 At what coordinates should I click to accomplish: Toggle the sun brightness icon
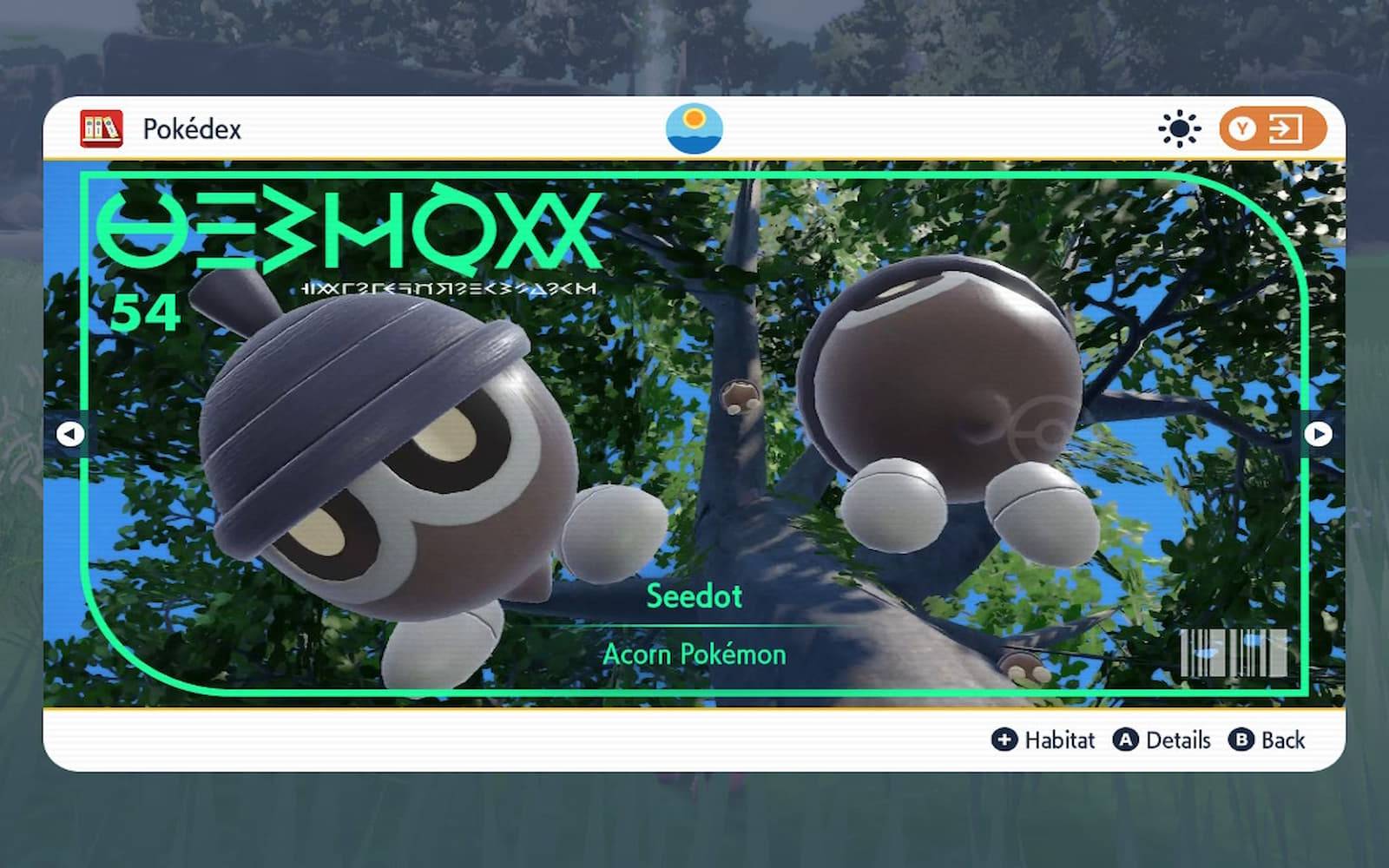(1179, 129)
